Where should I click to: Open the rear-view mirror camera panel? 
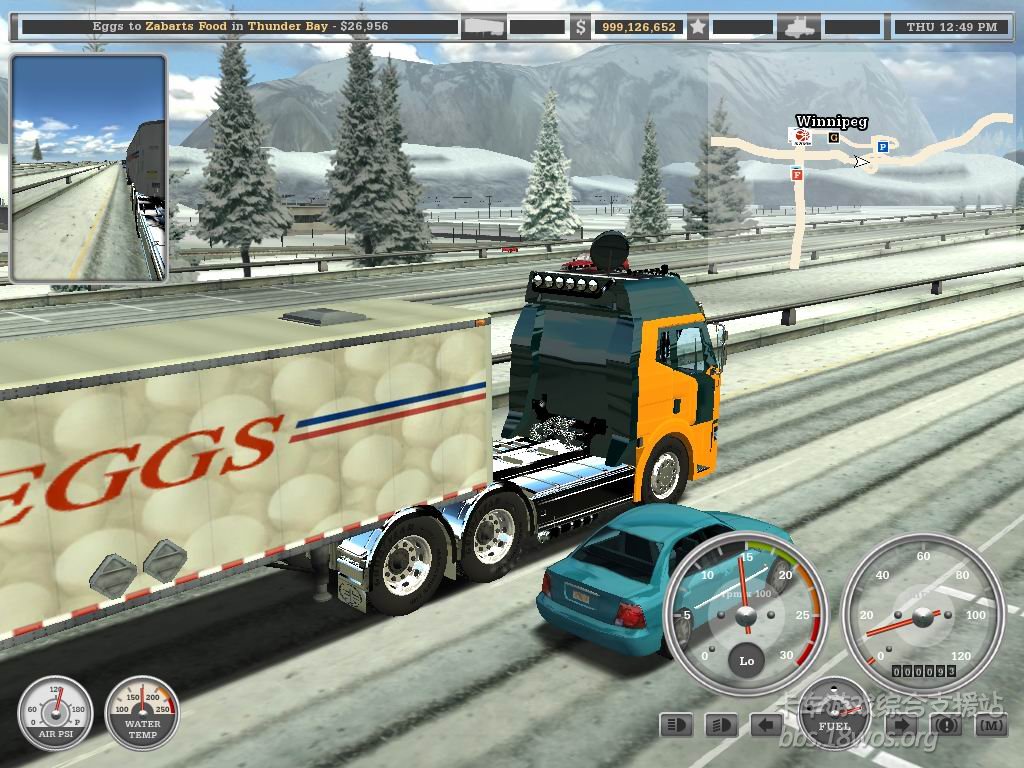88,167
